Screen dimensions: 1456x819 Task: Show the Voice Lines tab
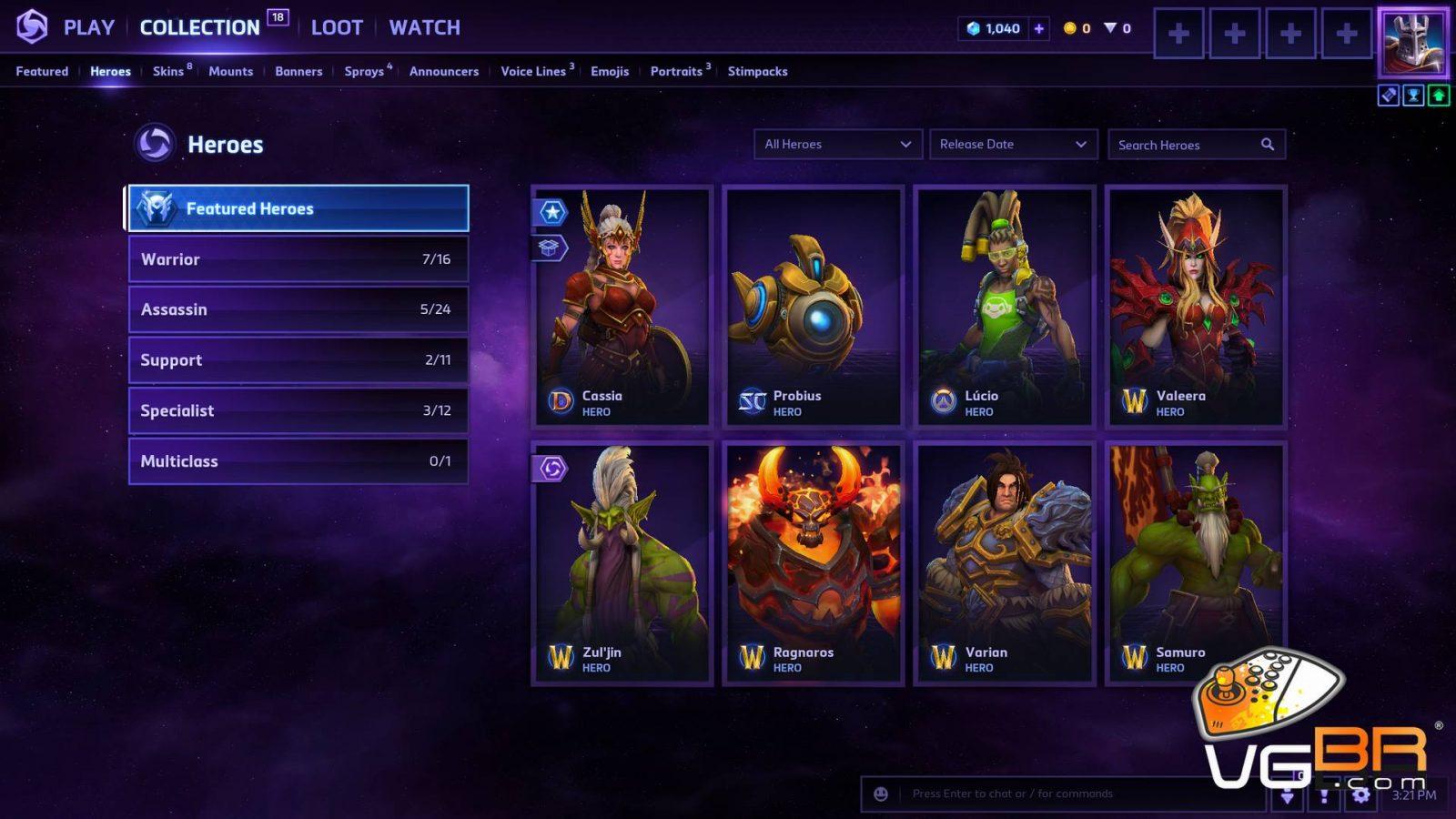click(533, 71)
